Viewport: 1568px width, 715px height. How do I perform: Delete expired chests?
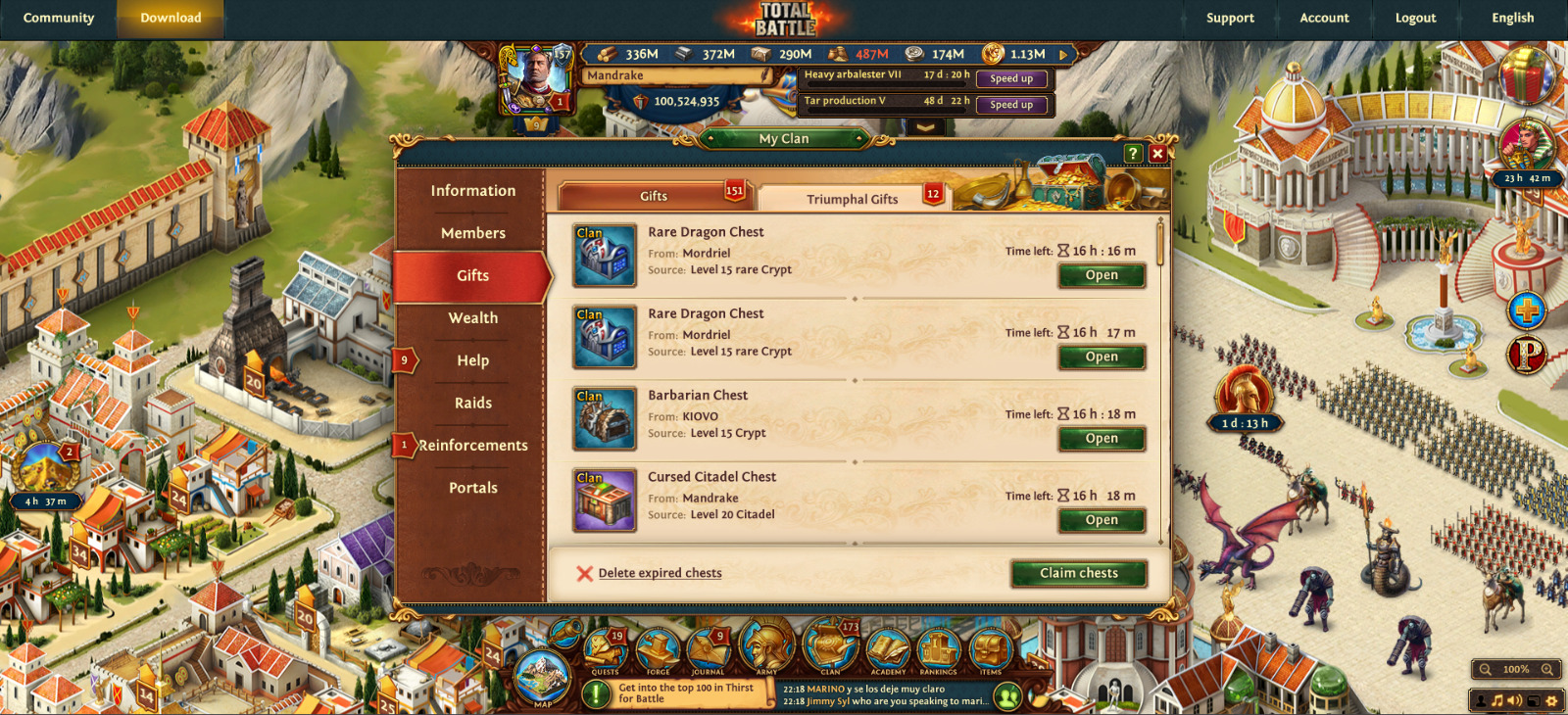659,573
